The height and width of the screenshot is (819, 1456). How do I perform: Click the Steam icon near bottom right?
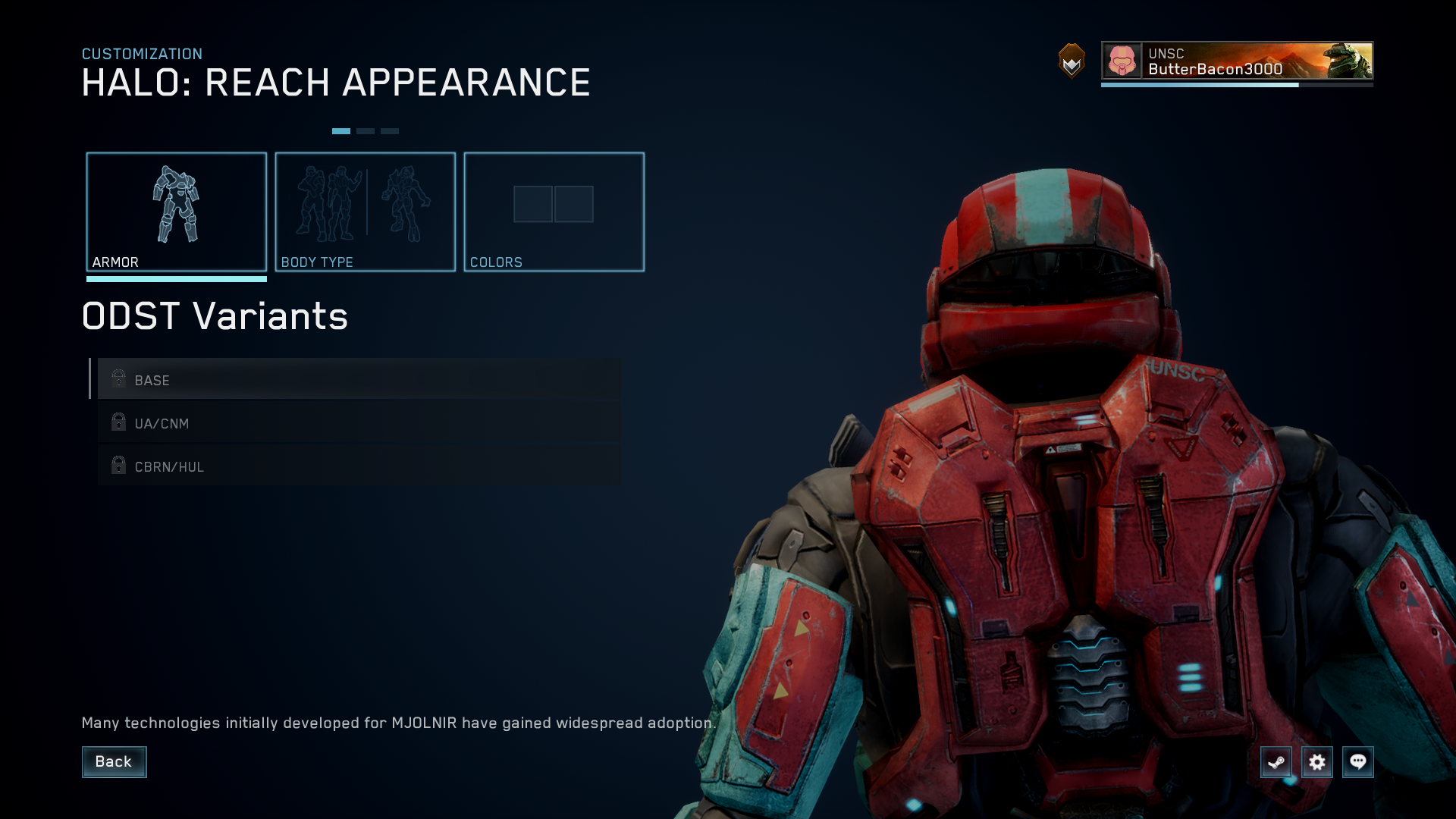click(x=1276, y=762)
